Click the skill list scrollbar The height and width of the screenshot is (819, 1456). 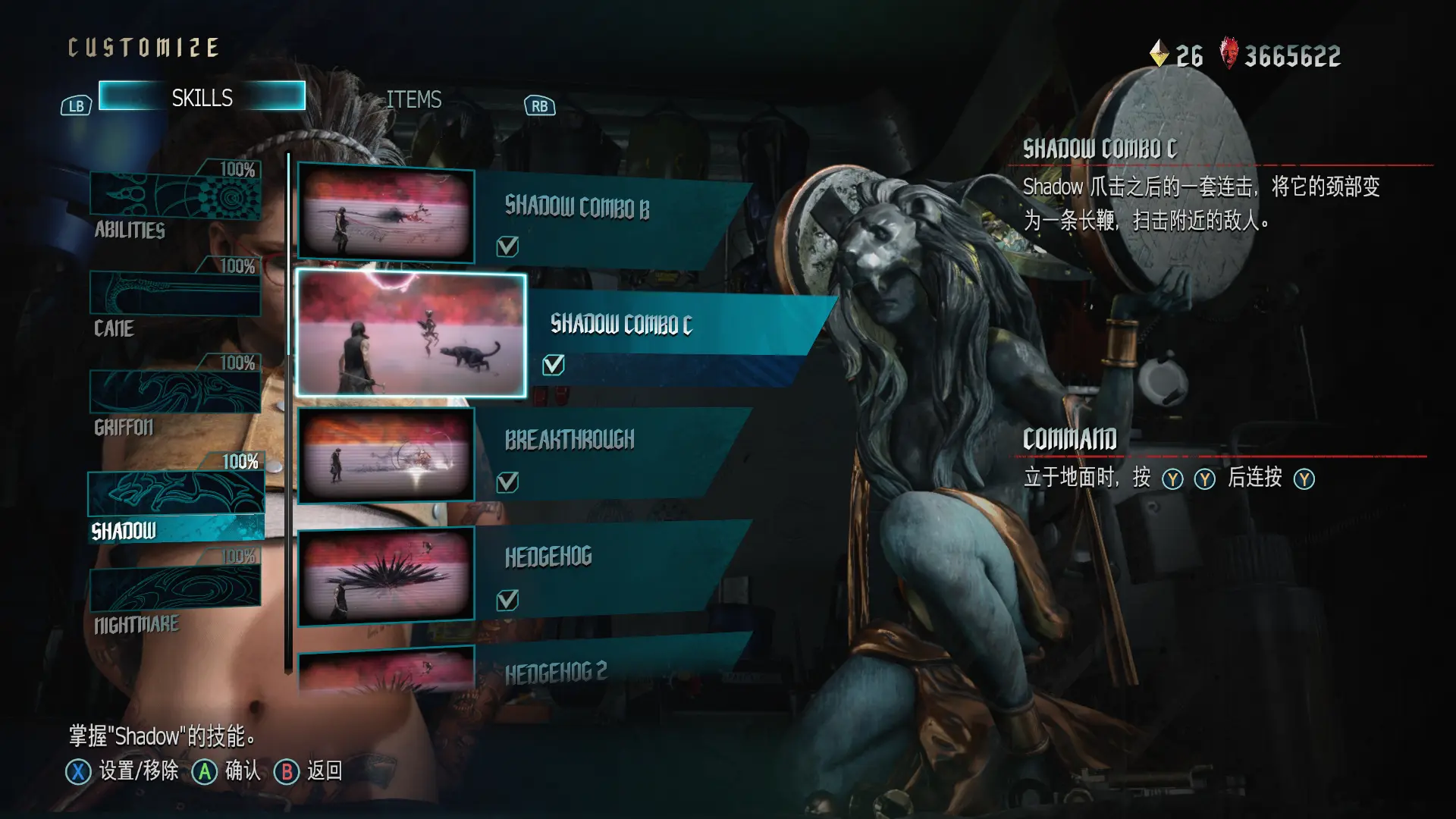(288, 413)
